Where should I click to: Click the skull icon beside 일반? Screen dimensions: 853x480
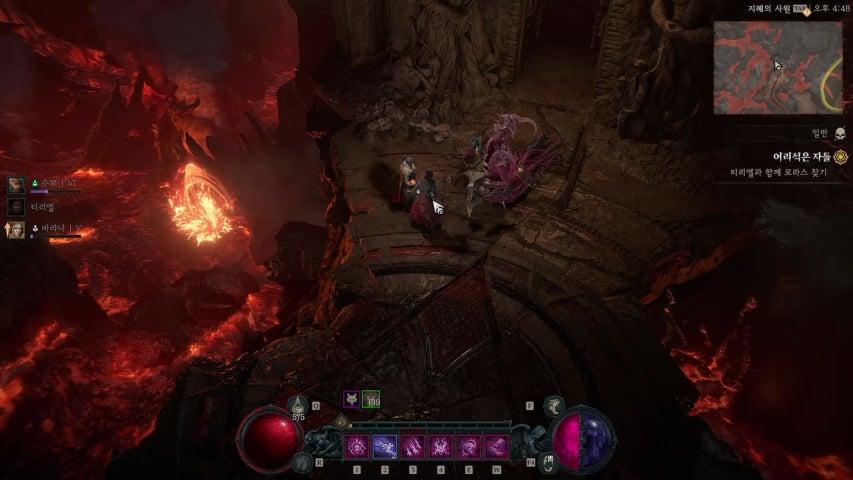pos(839,133)
